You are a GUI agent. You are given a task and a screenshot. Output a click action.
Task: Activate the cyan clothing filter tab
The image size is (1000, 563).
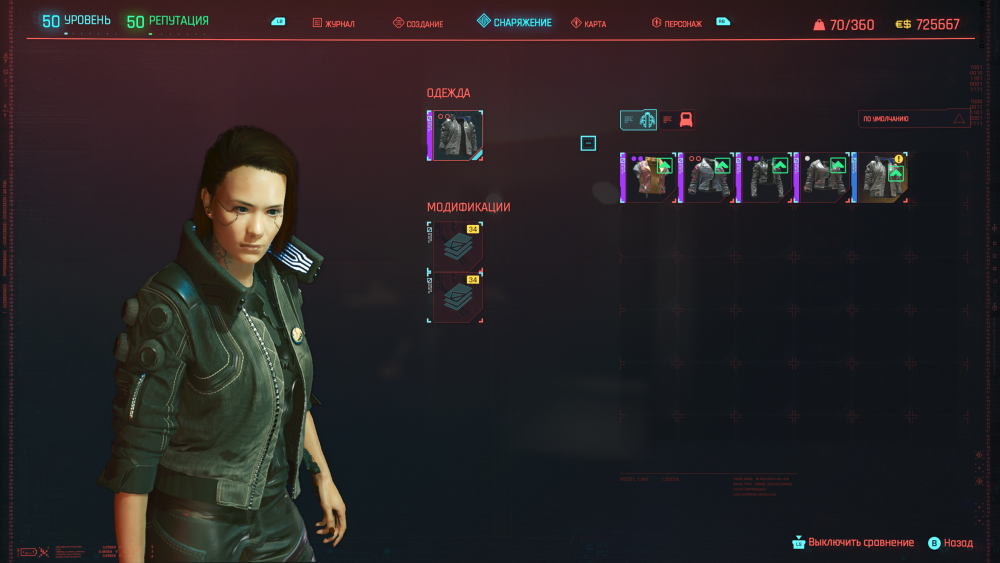tap(638, 120)
